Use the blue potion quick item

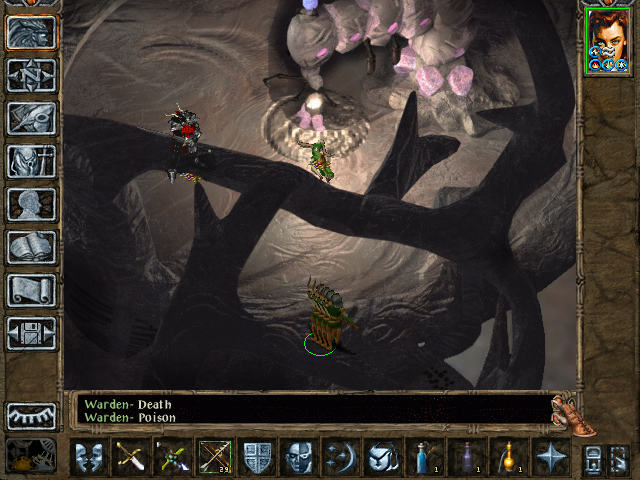coord(425,457)
